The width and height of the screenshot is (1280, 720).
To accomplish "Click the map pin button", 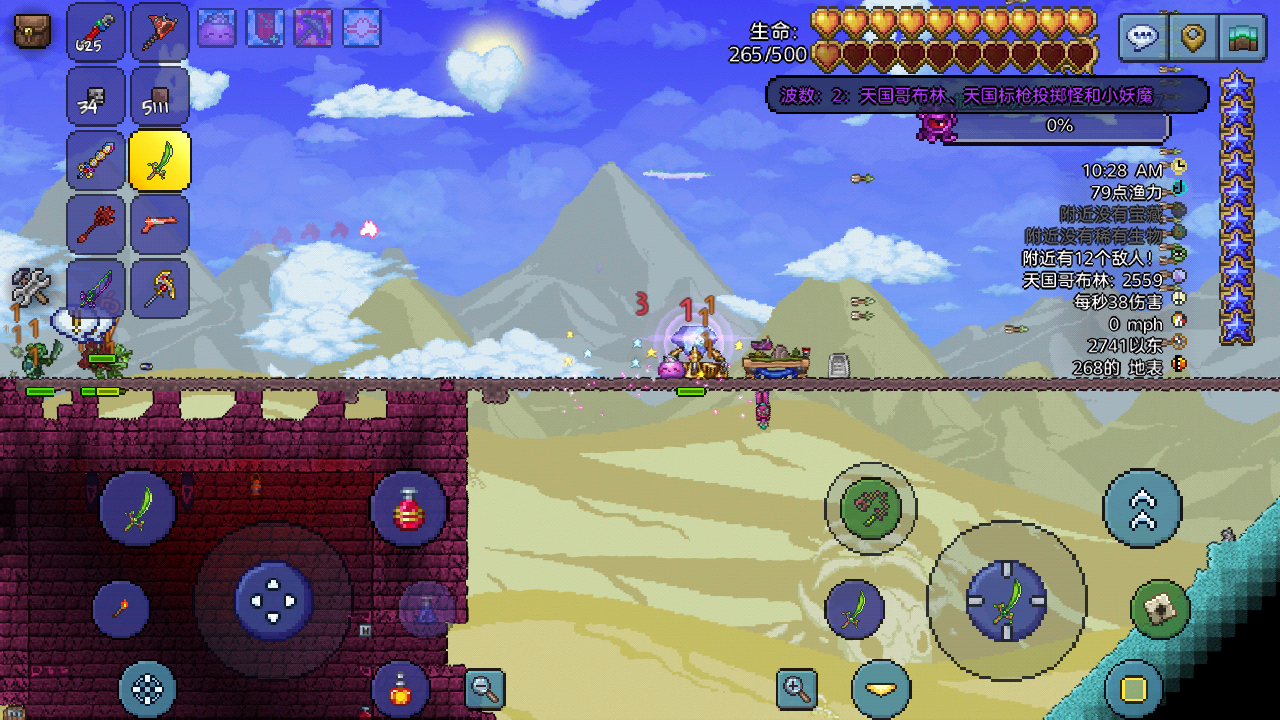I will click(1193, 39).
